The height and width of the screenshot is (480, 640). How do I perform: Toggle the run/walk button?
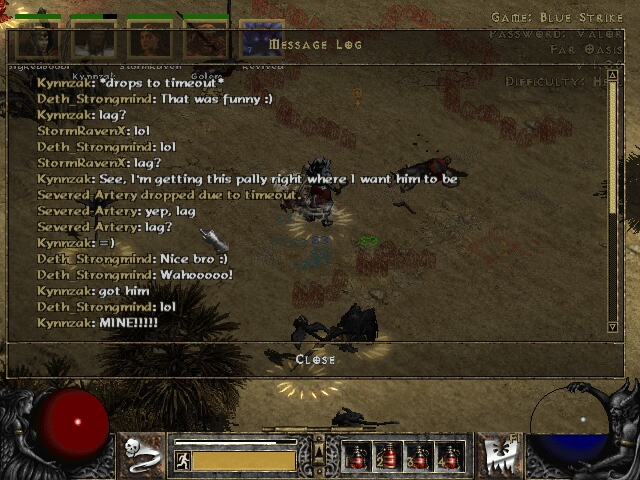pos(183,460)
